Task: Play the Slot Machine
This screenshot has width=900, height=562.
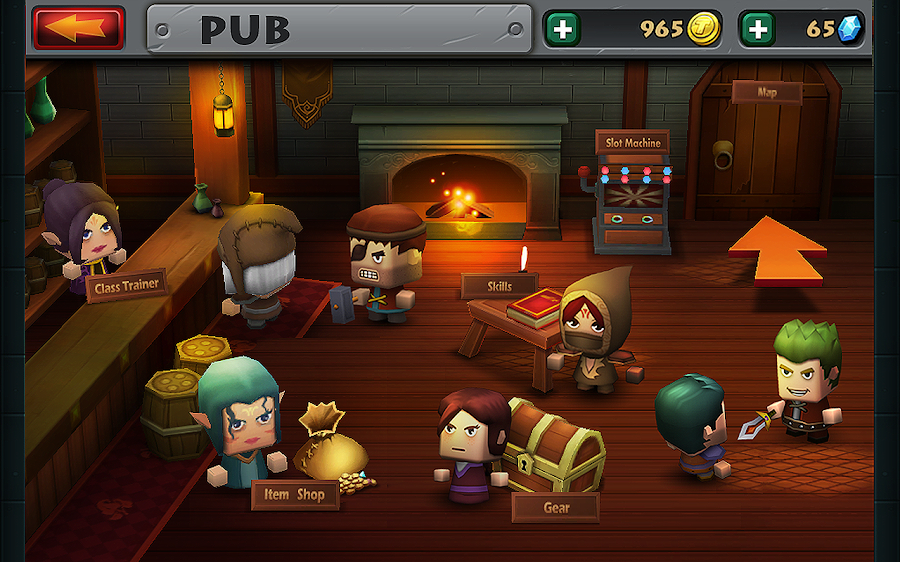Action: (x=633, y=143)
